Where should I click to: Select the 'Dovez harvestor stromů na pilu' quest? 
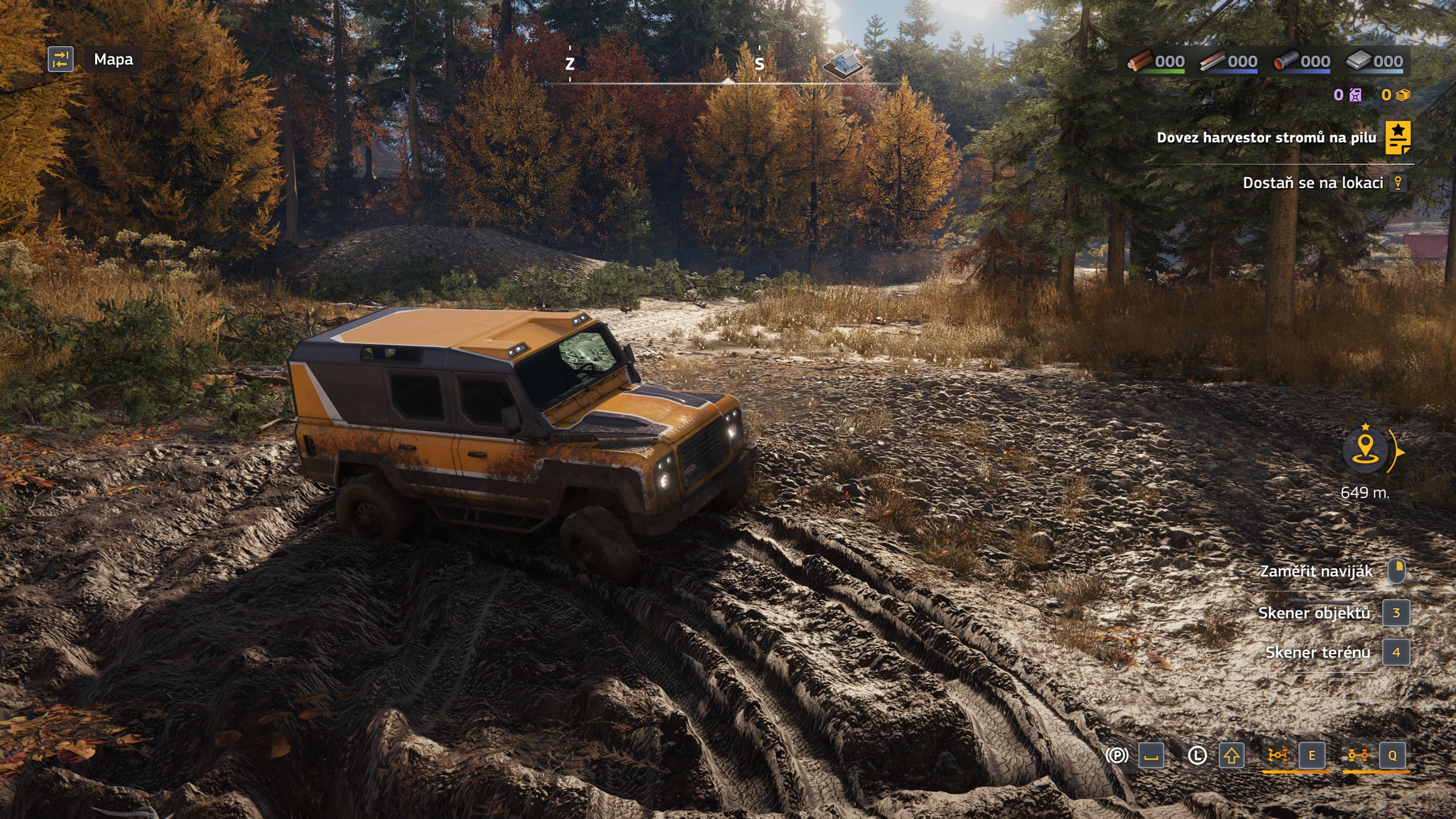pos(1266,137)
